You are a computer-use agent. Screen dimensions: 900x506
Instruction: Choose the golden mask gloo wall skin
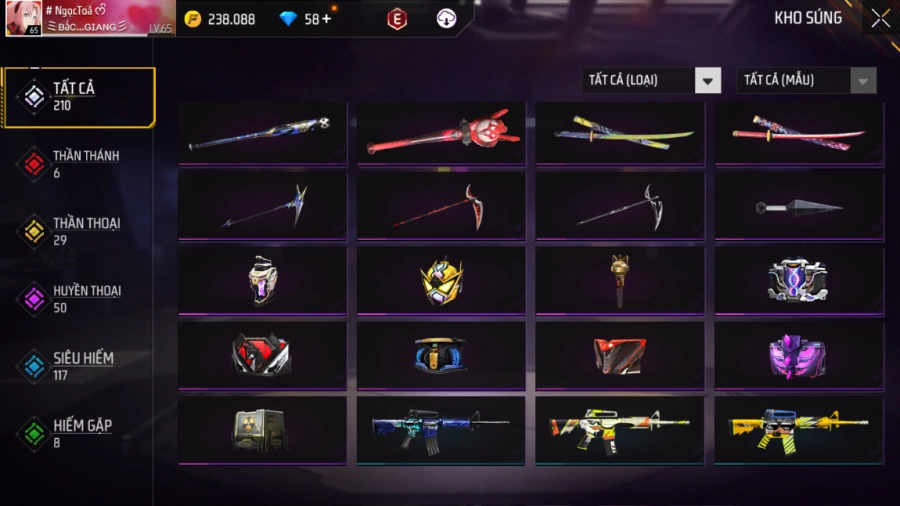click(x=442, y=281)
